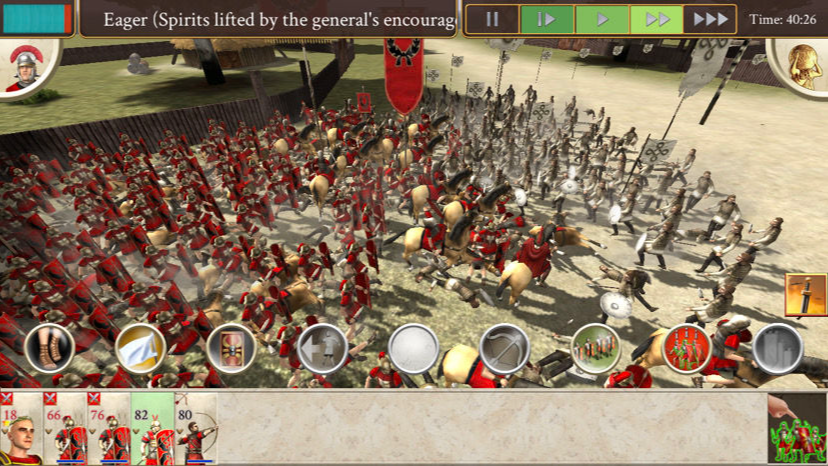Activate the run sandals command
This screenshot has width=828, height=466.
pyautogui.click(x=49, y=348)
